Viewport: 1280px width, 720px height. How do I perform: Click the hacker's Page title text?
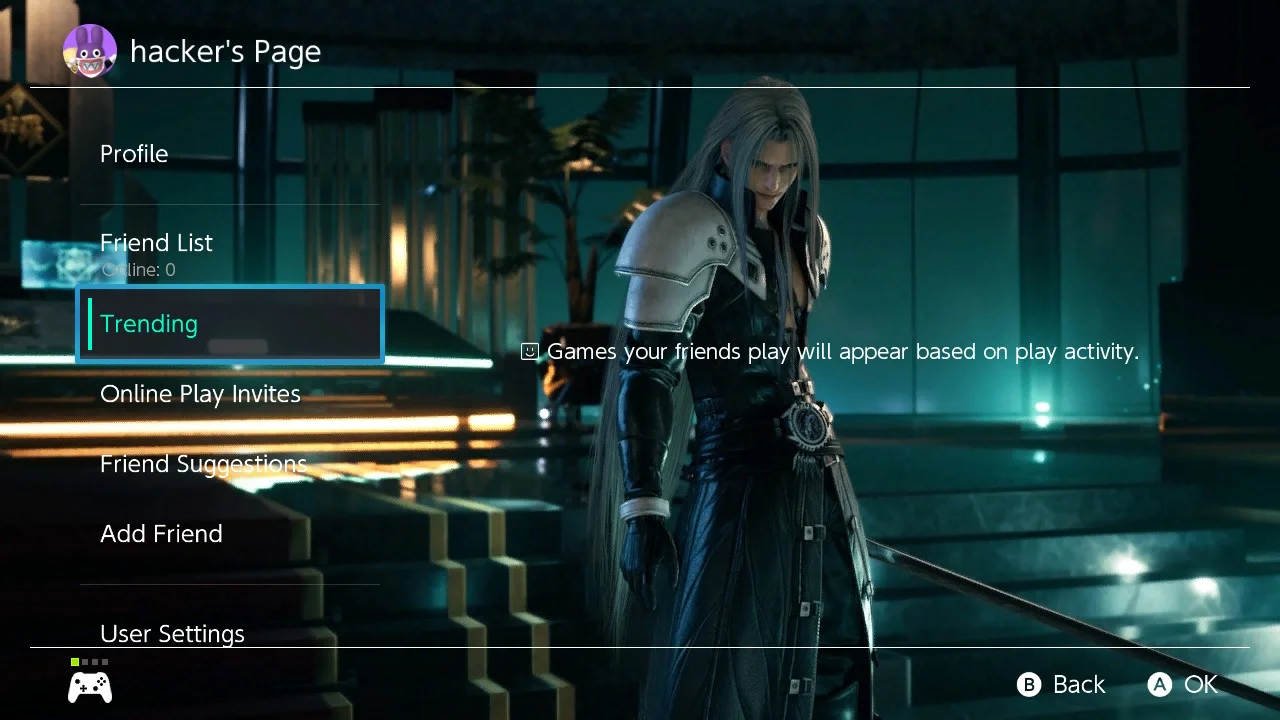click(x=225, y=51)
